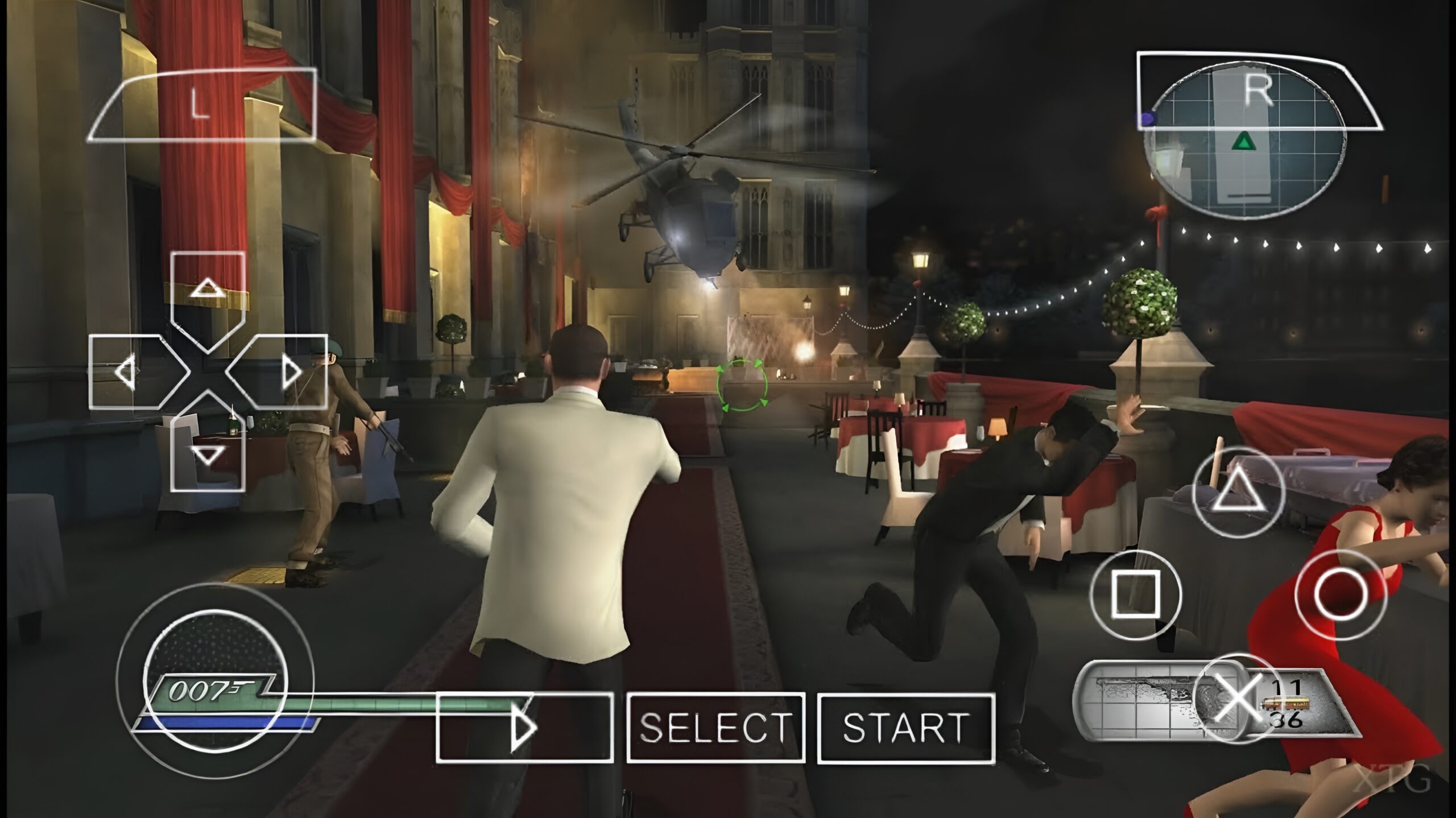
Task: Tap the L shoulder button
Action: pos(201,105)
